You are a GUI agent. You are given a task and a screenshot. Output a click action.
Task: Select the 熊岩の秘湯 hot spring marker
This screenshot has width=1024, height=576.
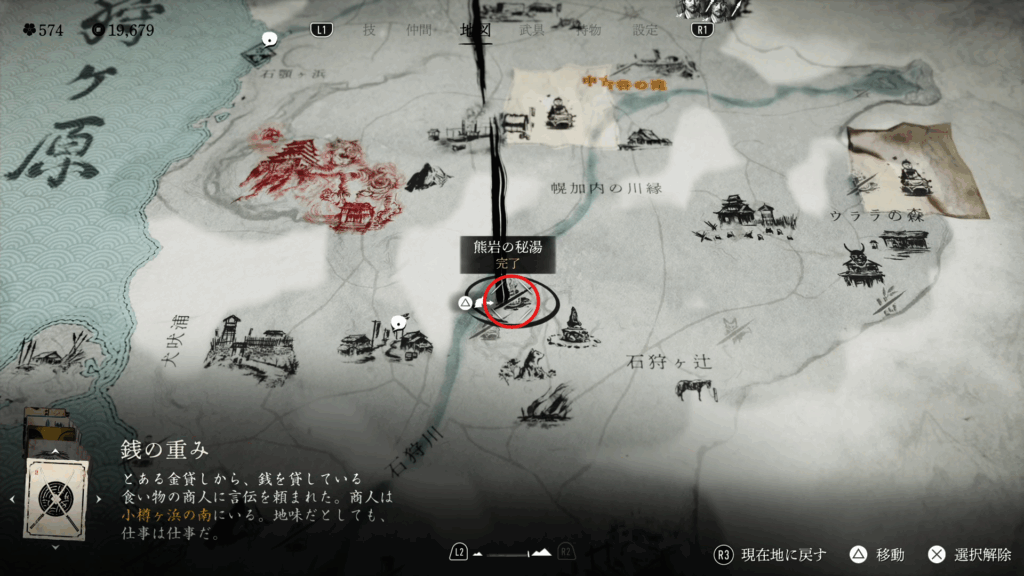click(x=510, y=298)
